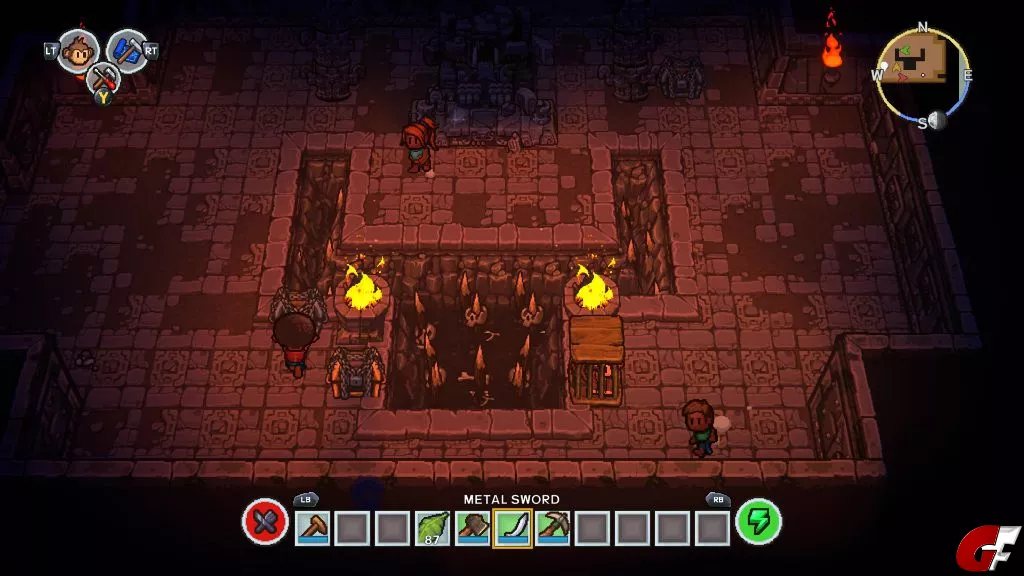This screenshot has height=576, width=1024.
Task: Pick the pickaxe hotbar slot
Action: point(552,527)
